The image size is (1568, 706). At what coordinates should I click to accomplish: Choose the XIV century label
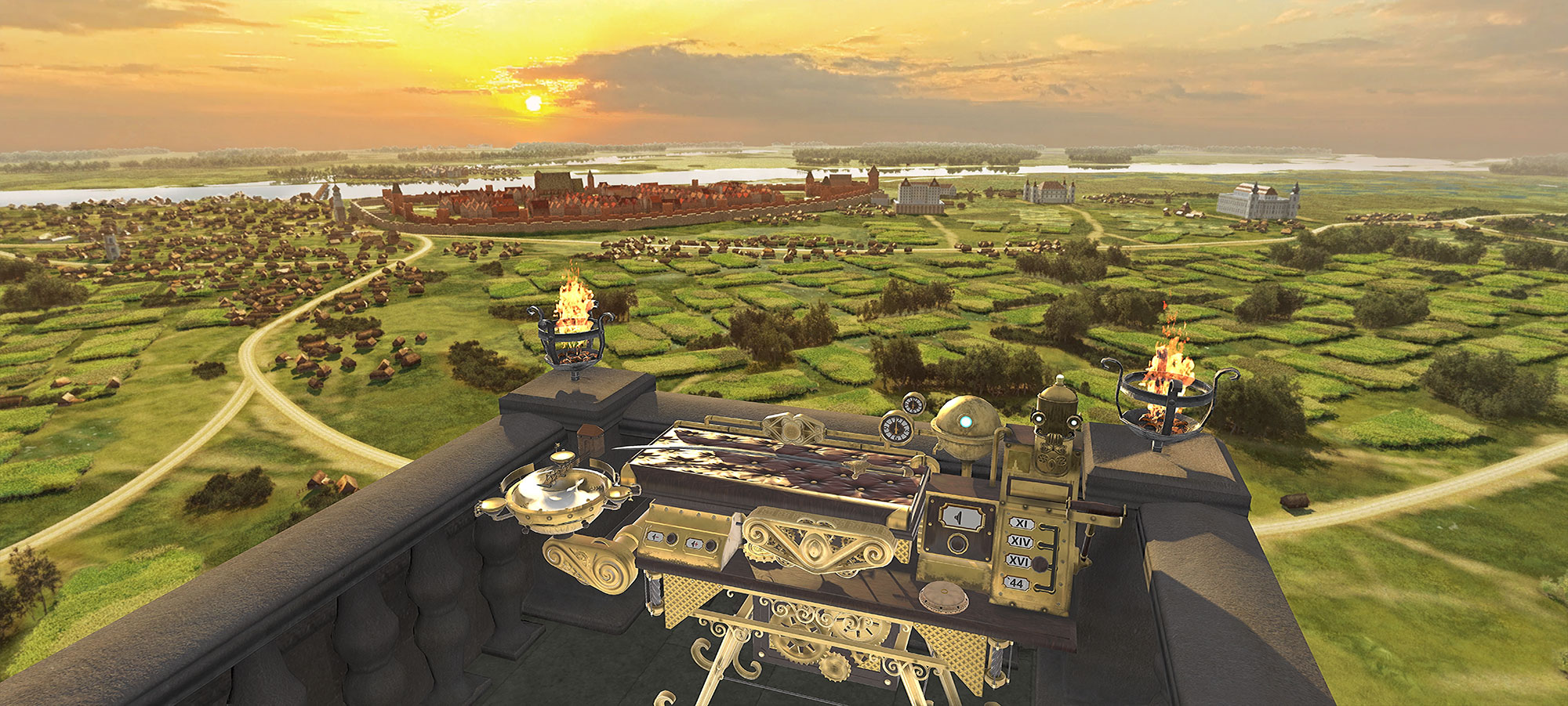pos(1020,541)
